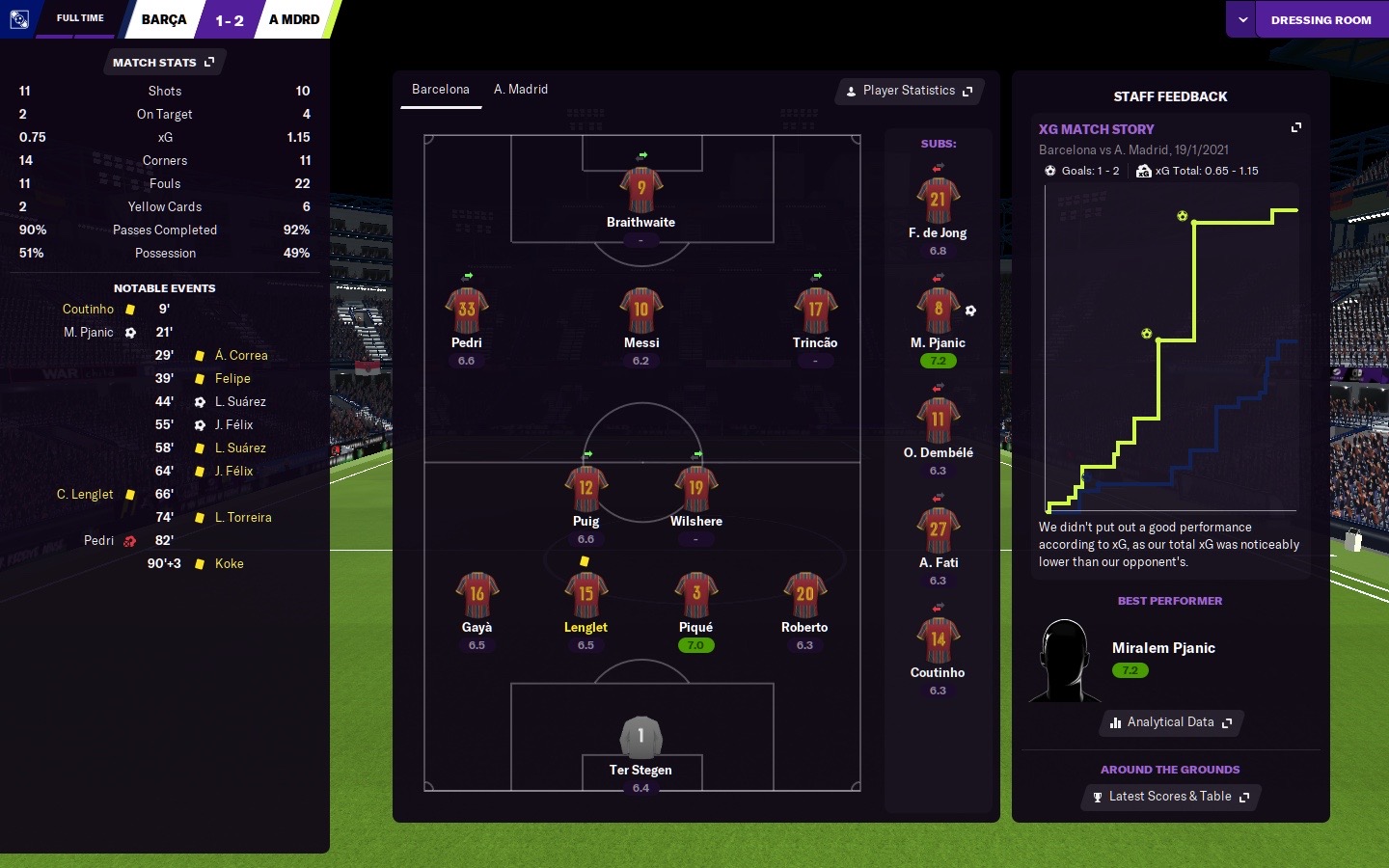
Task: Click Braithwaite's shirt icon
Action: (x=641, y=190)
